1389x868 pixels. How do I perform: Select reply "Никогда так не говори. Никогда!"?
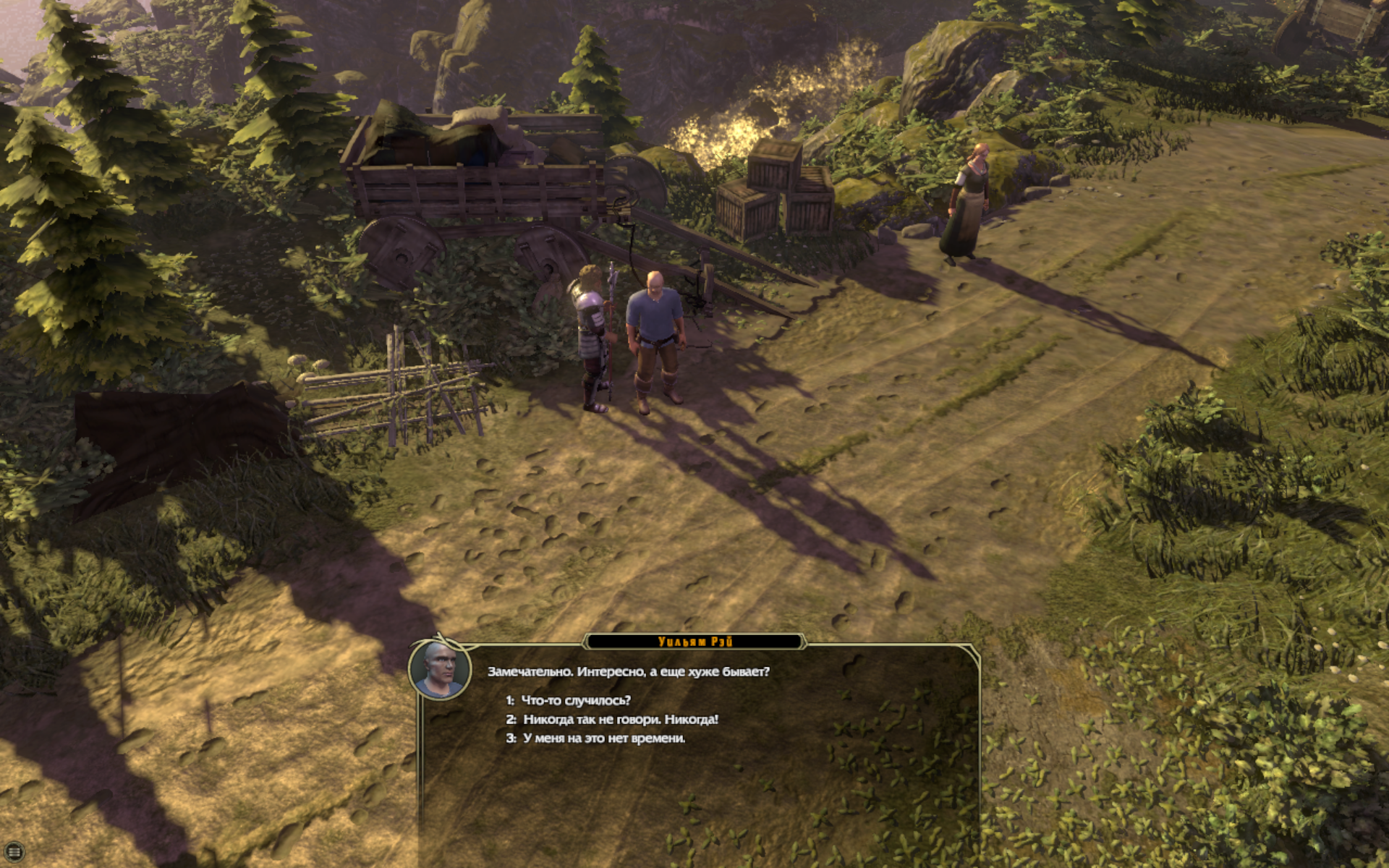click(620, 719)
